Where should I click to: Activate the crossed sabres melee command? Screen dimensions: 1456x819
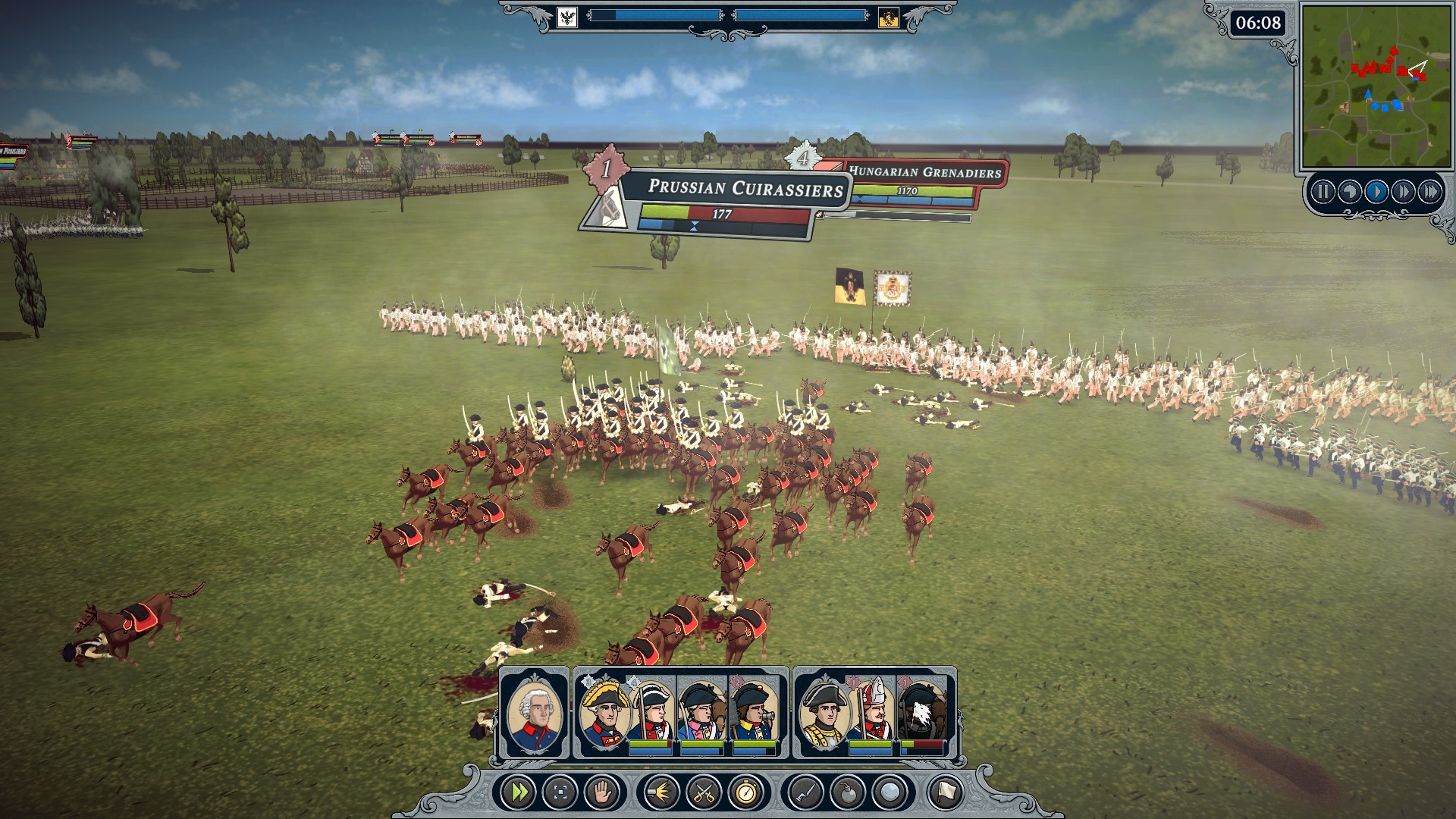pyautogui.click(x=703, y=793)
